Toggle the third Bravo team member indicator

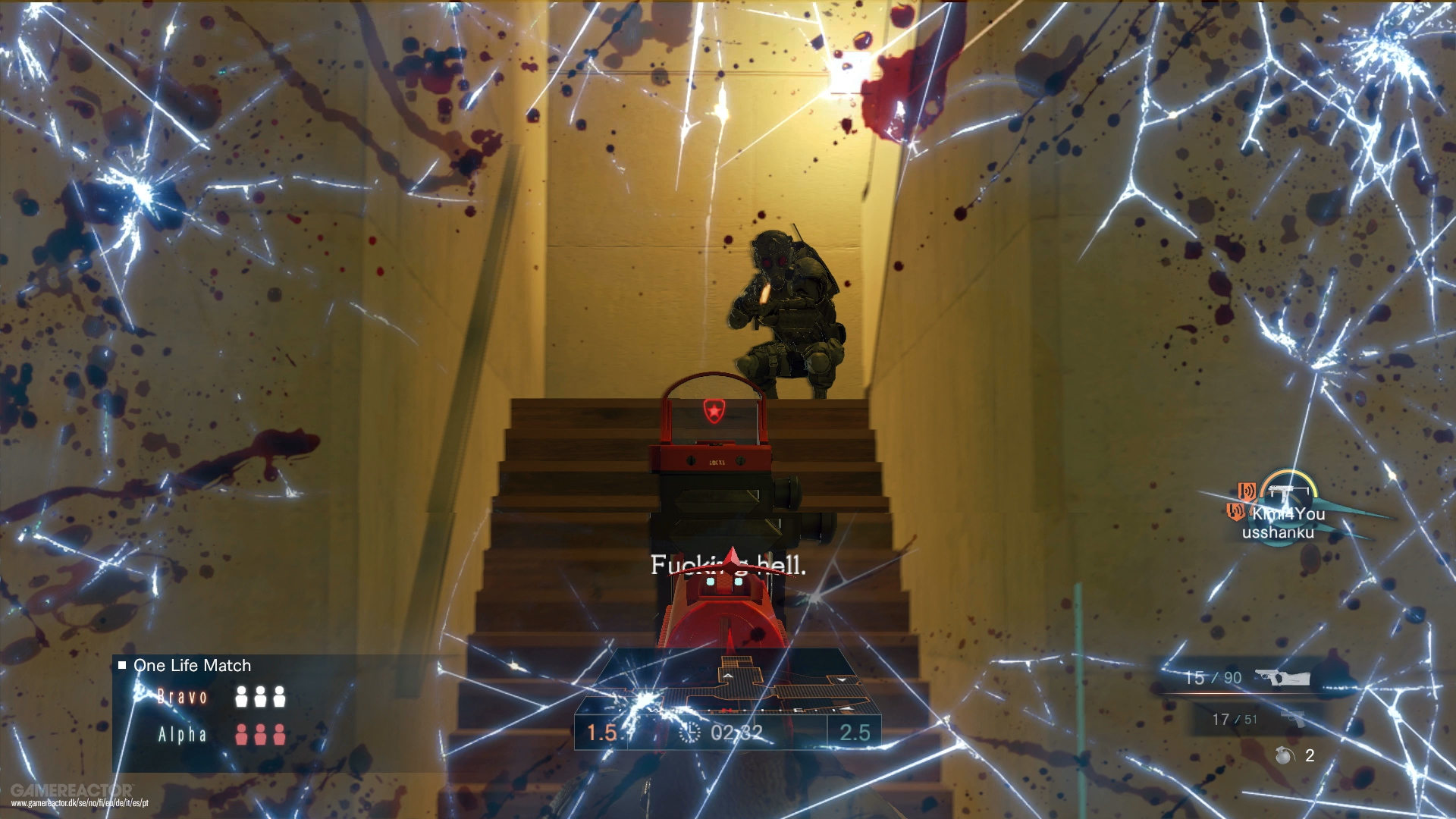point(279,696)
